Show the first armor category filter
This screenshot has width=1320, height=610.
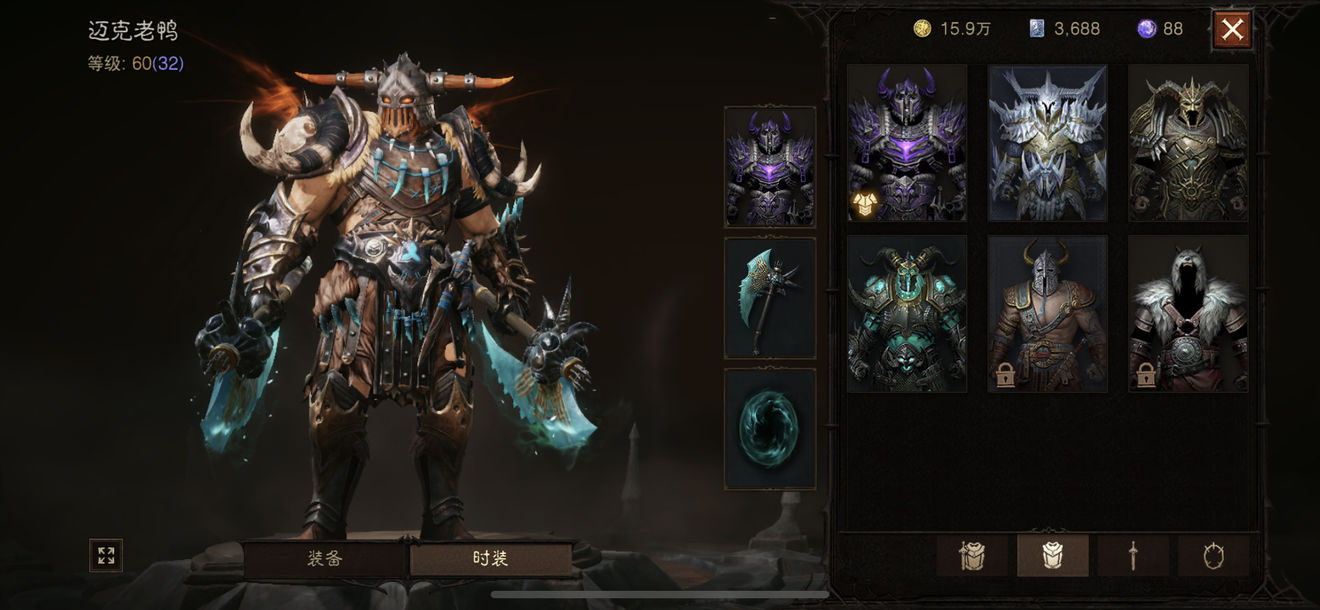pos(972,555)
